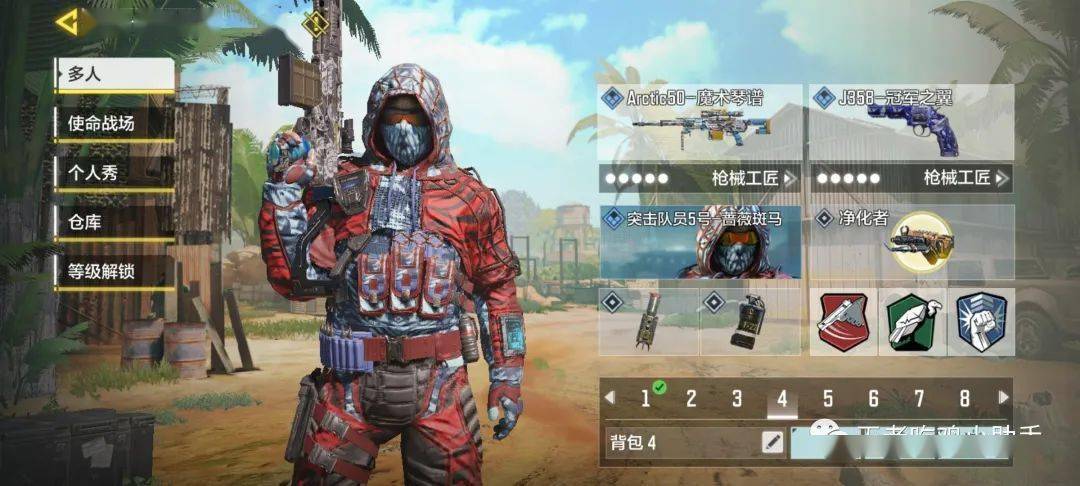
Task: Switch to loadout number 1
Action: [646, 399]
